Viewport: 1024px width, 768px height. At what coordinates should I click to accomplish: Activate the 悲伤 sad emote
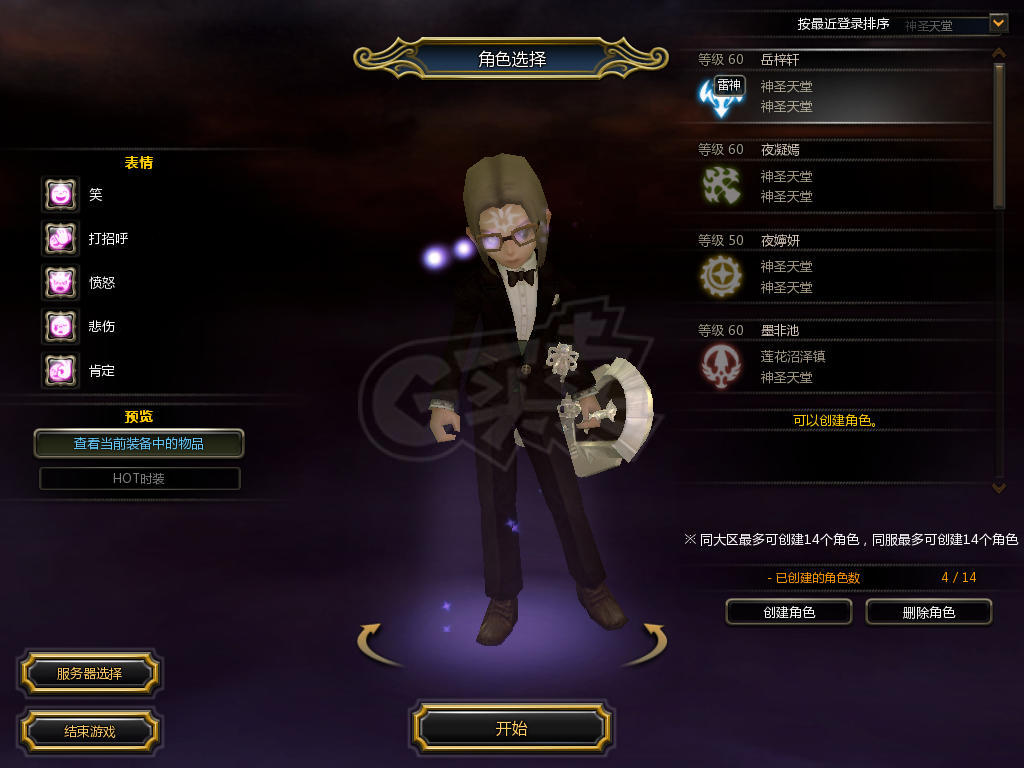(x=60, y=326)
